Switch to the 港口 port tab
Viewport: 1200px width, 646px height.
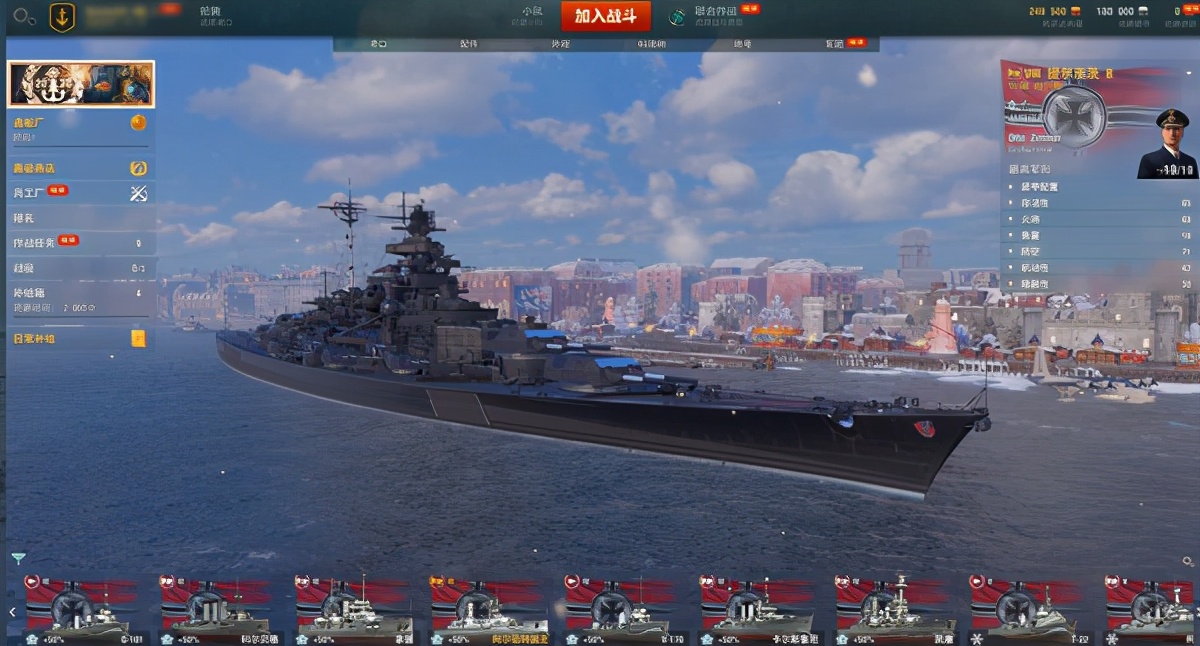point(378,44)
